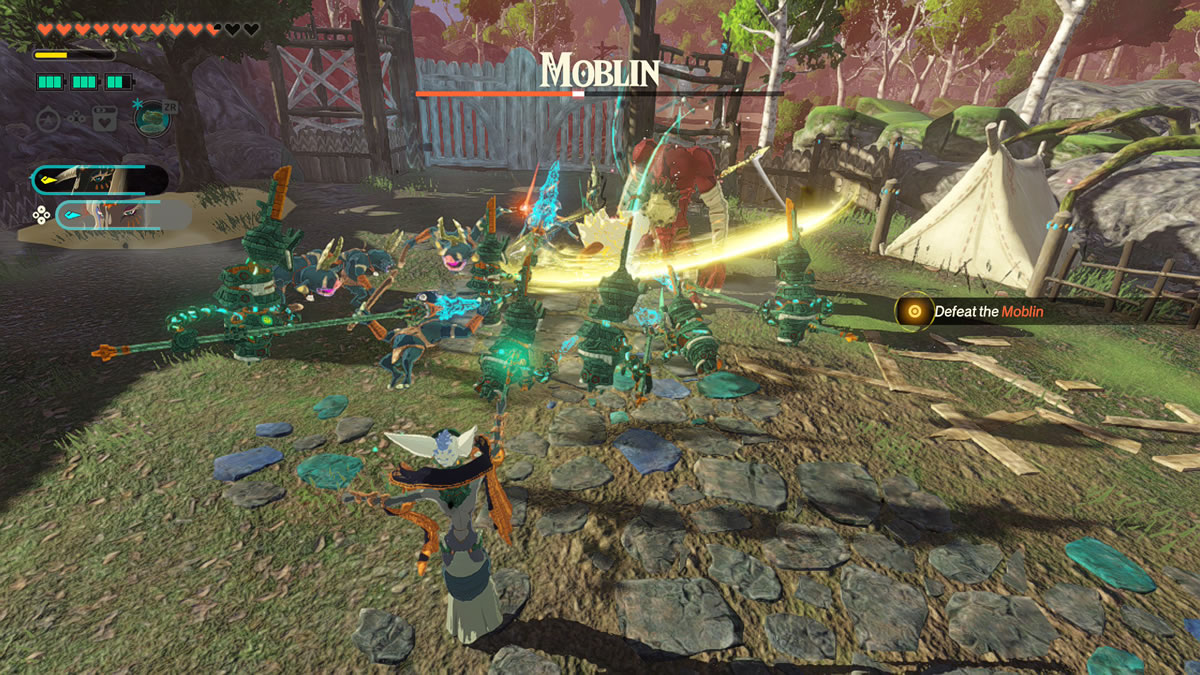The width and height of the screenshot is (1200, 675).
Task: Select the top character portrait with yellow marker
Action: (99, 180)
